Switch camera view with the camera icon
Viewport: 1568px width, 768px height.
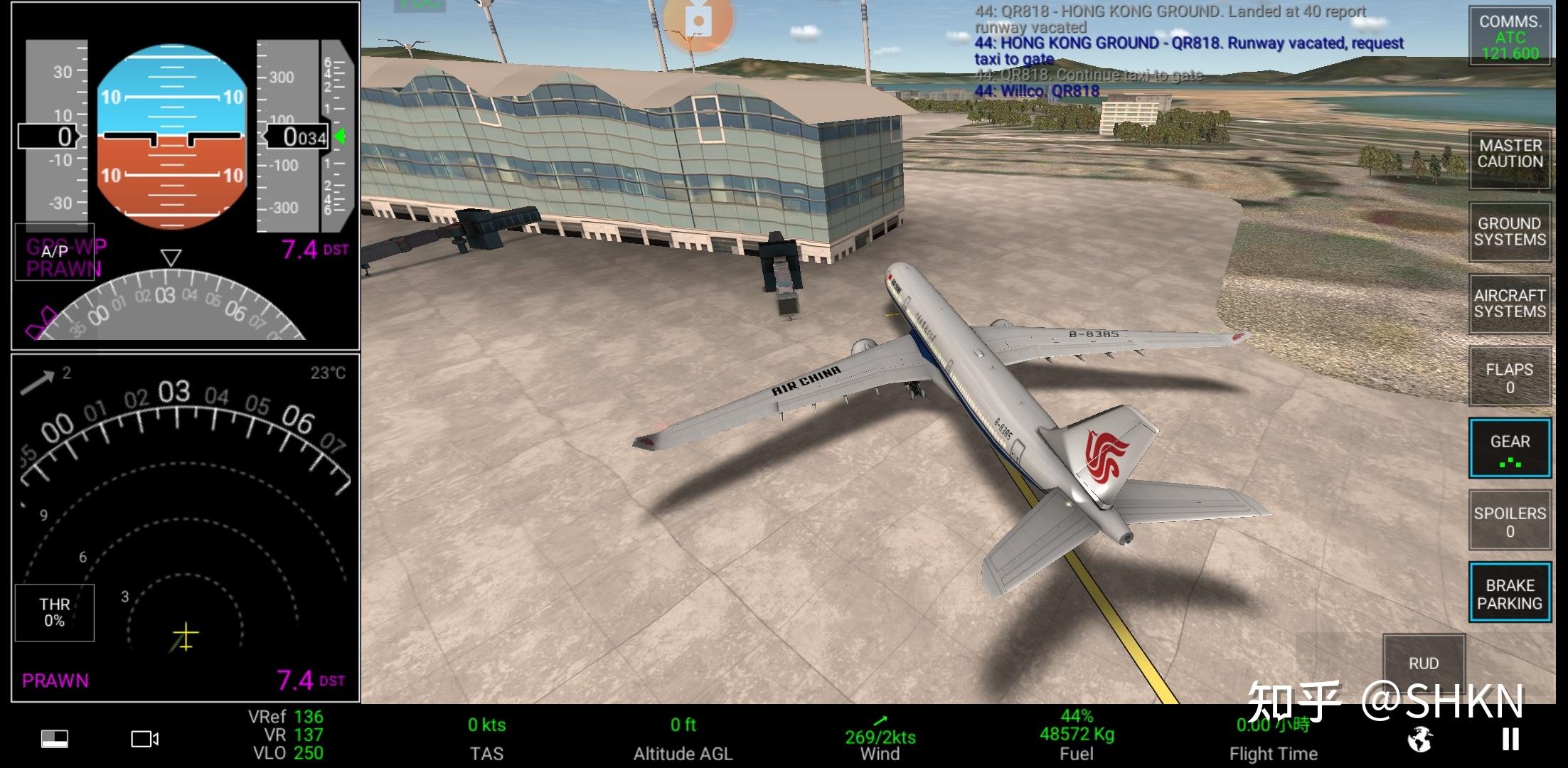pyautogui.click(x=144, y=740)
